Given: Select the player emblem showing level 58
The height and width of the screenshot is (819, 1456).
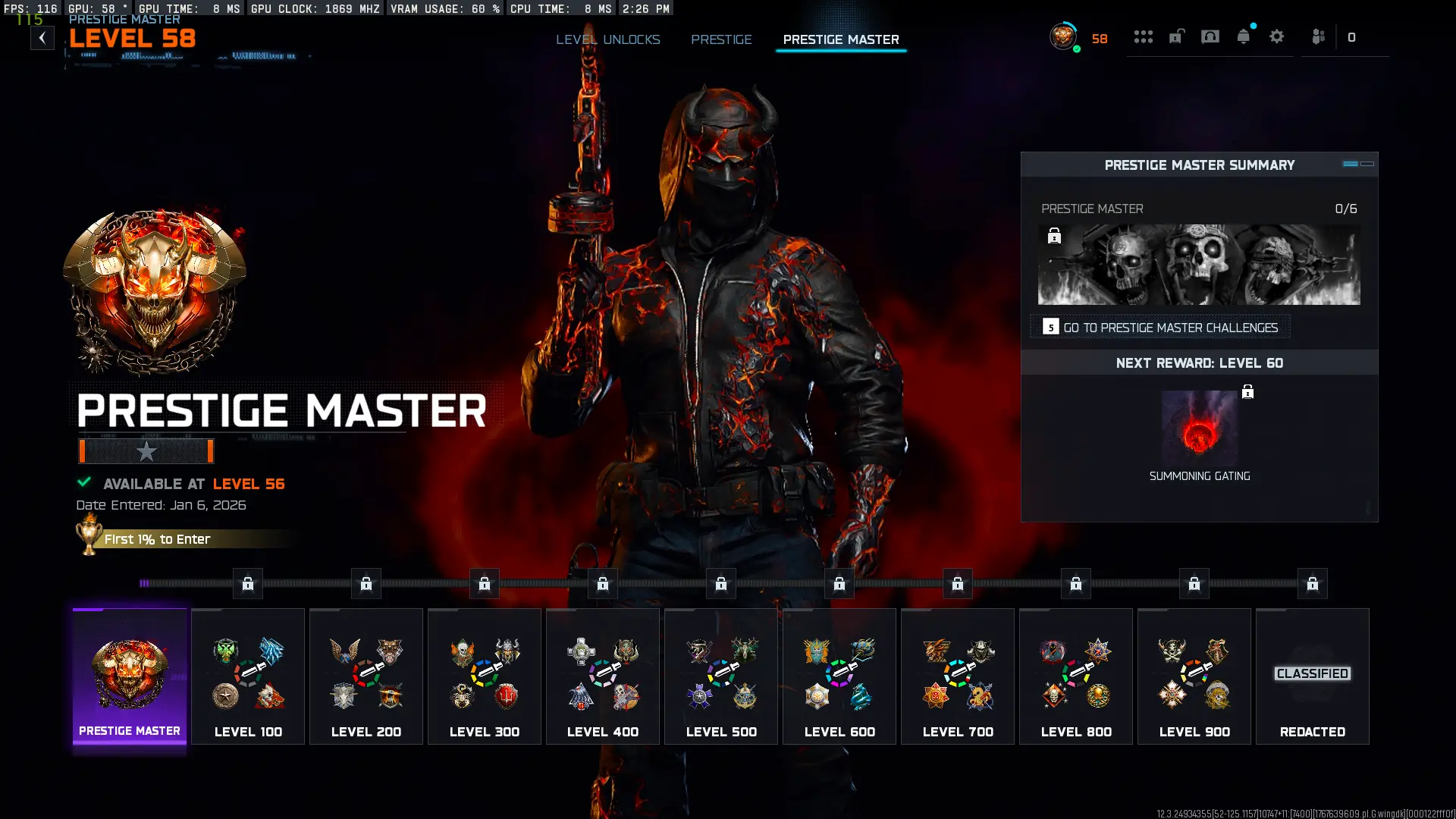Looking at the screenshot, I should click(x=1062, y=36).
